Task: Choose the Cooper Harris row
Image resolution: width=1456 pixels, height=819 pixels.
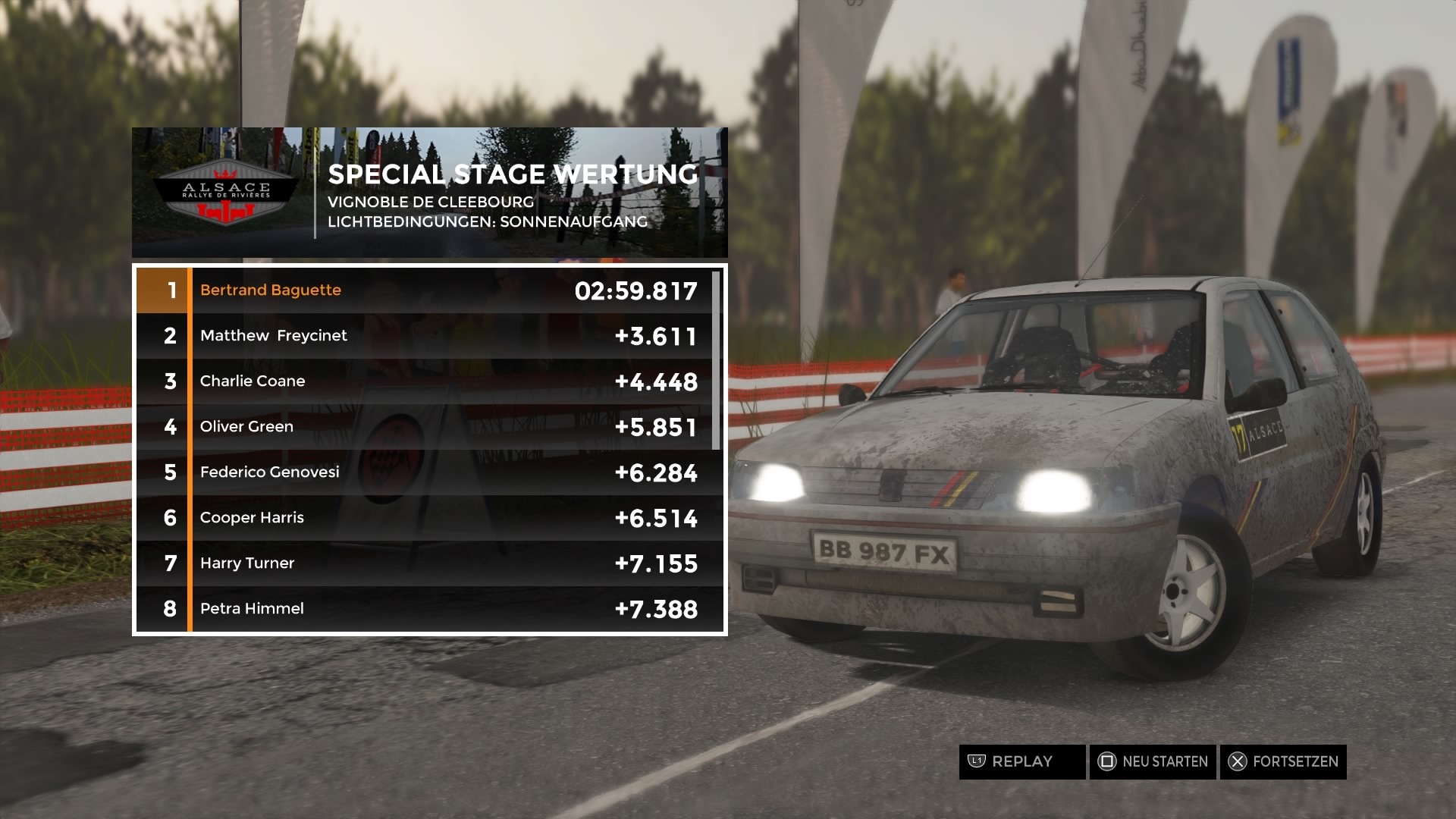Action: tap(429, 518)
